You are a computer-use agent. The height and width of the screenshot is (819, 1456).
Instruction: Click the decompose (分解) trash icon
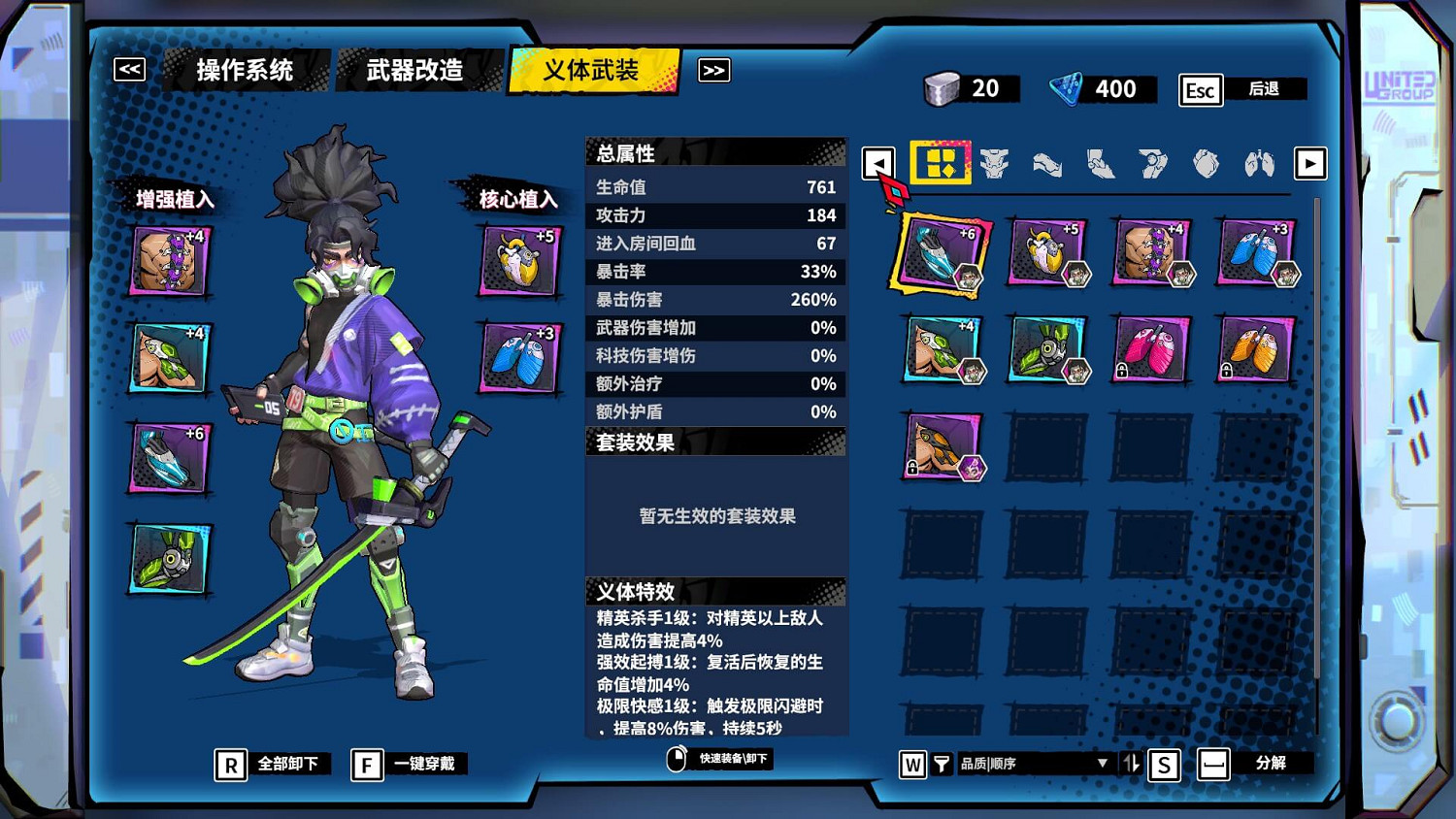click(x=1214, y=764)
